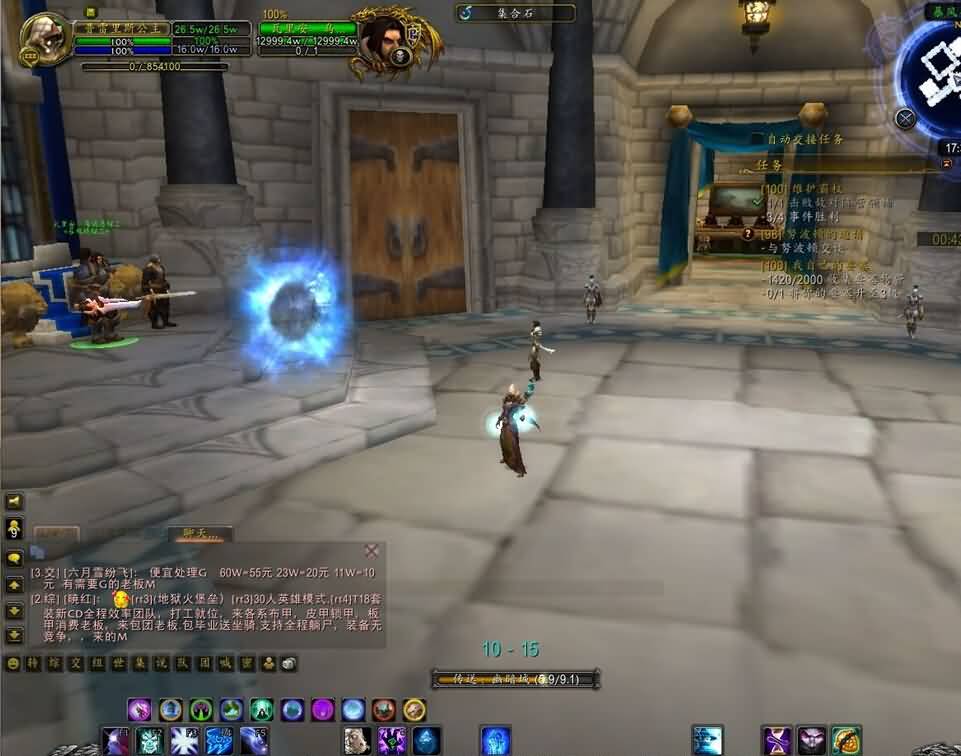Open the smiley emote button
This screenshot has width=961, height=756.
tap(14, 663)
